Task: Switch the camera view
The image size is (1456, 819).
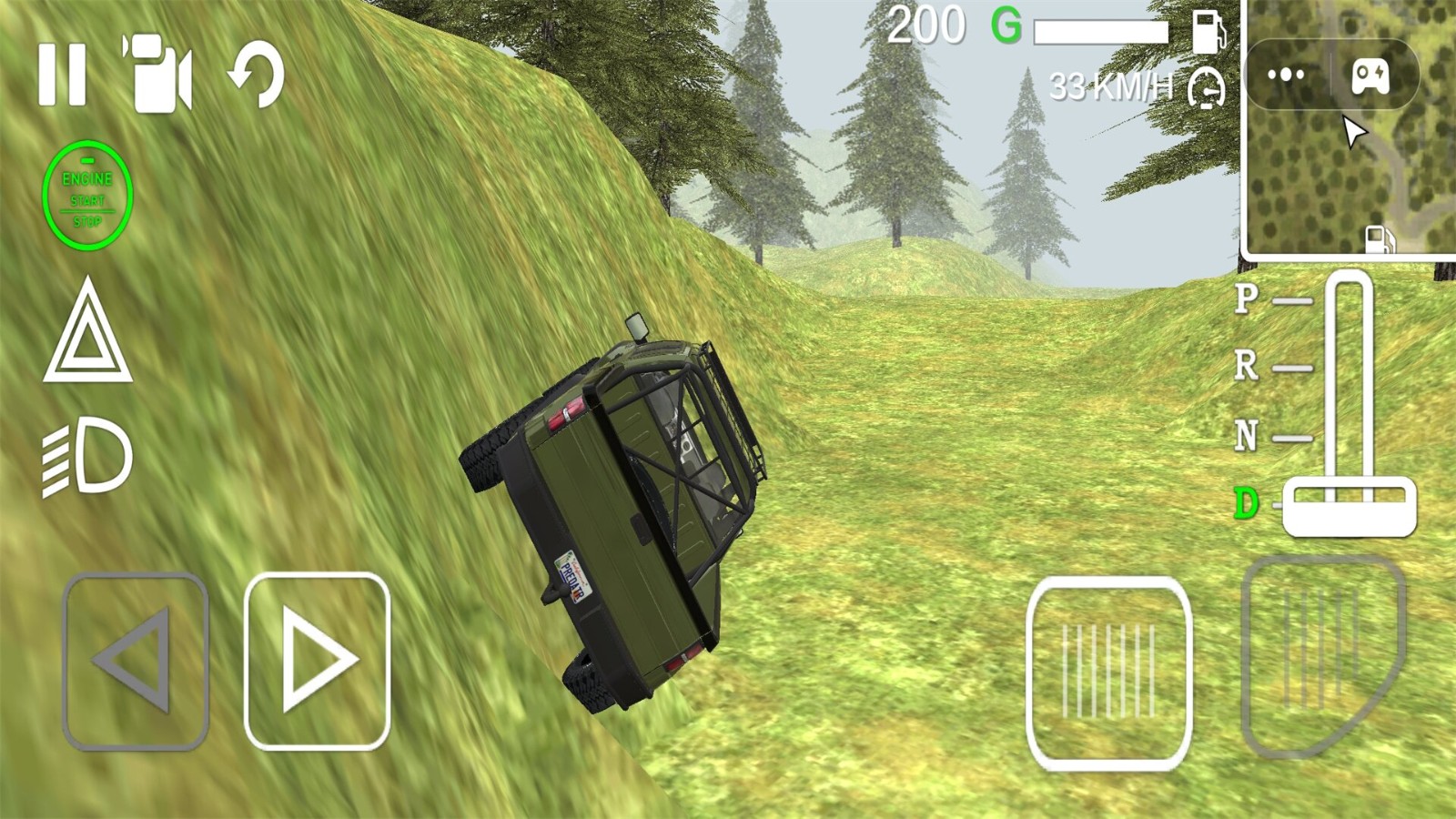Action: coord(157,74)
